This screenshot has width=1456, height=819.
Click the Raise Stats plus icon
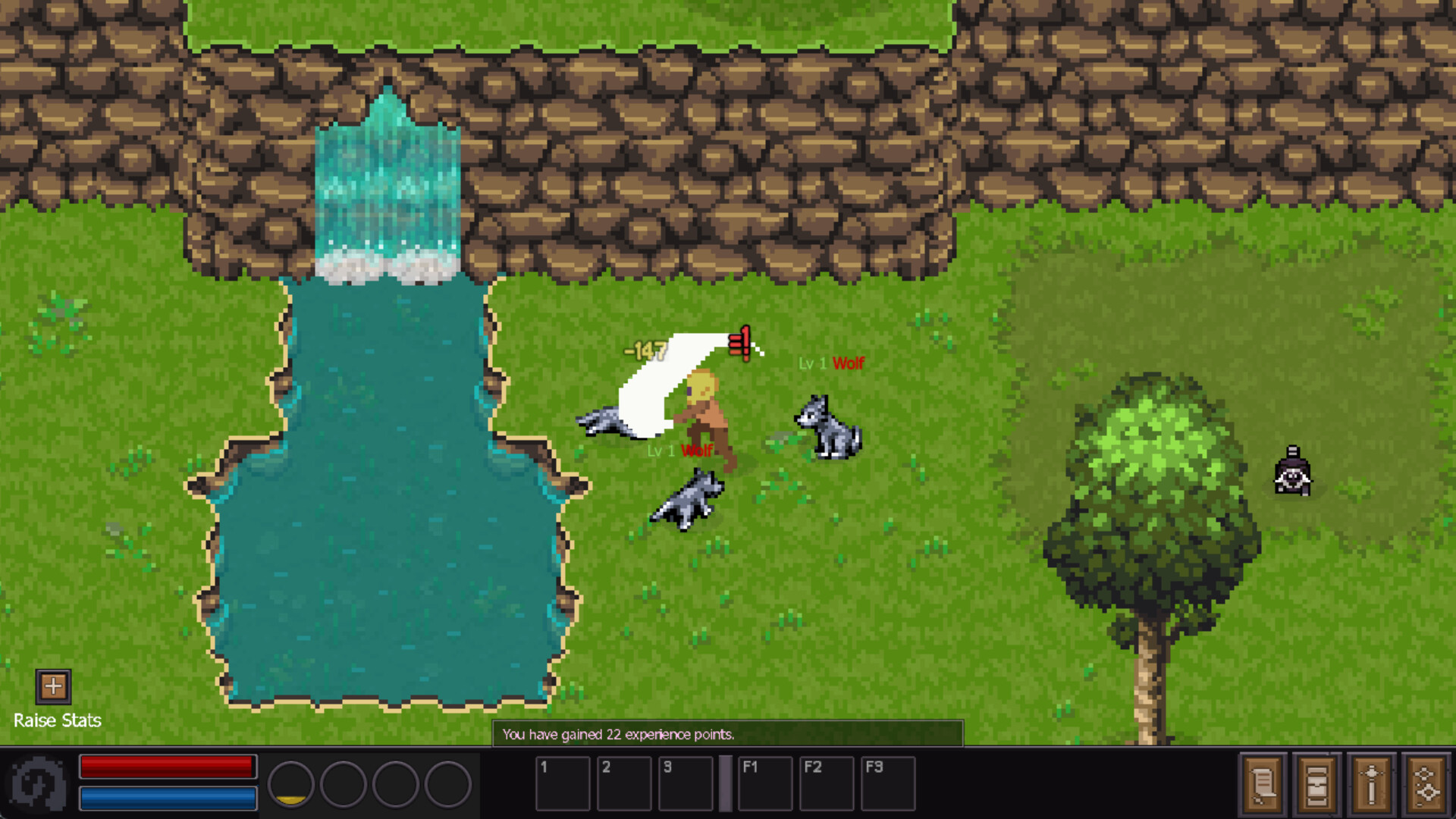pyautogui.click(x=53, y=687)
